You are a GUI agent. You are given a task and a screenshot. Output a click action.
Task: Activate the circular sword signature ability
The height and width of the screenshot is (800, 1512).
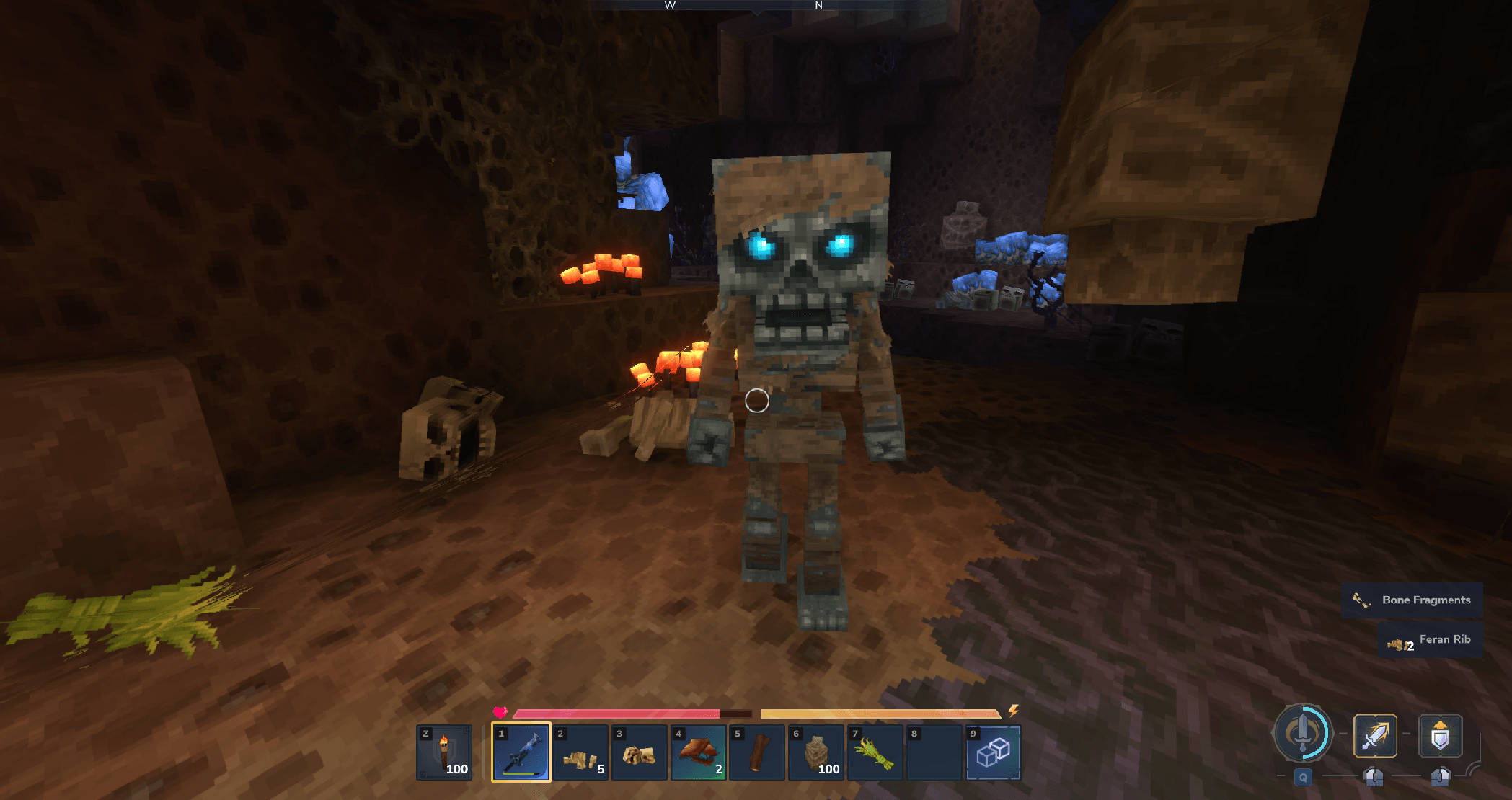[1302, 733]
